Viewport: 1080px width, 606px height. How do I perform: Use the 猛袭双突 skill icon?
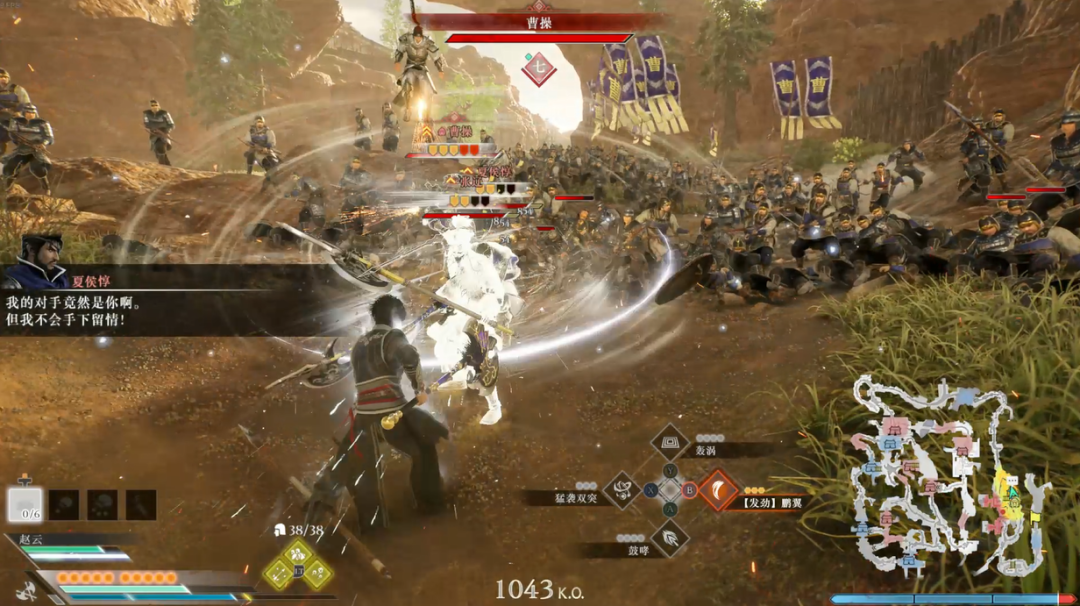pos(622,490)
